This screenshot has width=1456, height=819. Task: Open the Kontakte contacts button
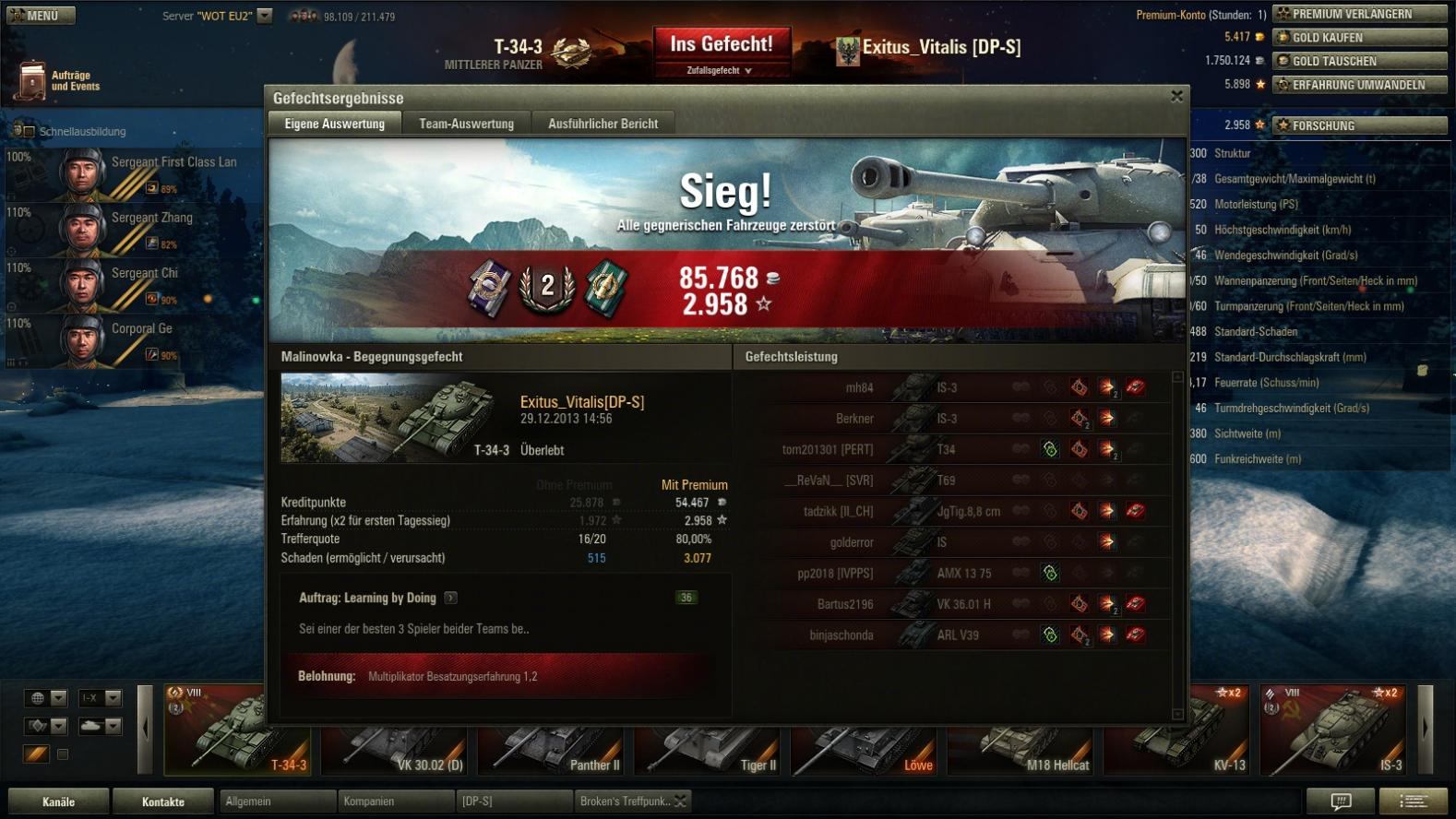click(x=163, y=801)
